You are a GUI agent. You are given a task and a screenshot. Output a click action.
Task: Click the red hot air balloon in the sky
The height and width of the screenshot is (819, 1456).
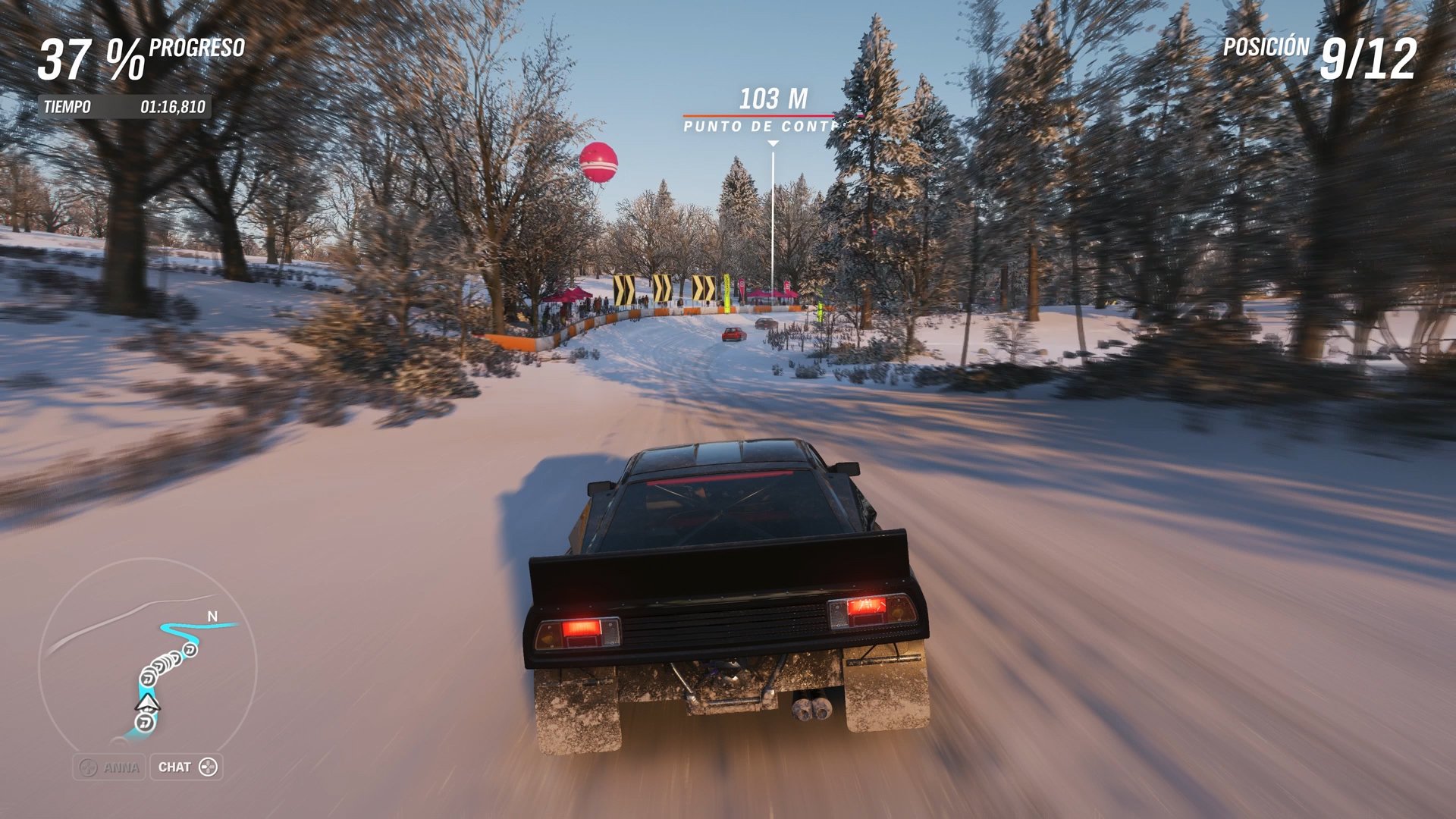pyautogui.click(x=600, y=162)
